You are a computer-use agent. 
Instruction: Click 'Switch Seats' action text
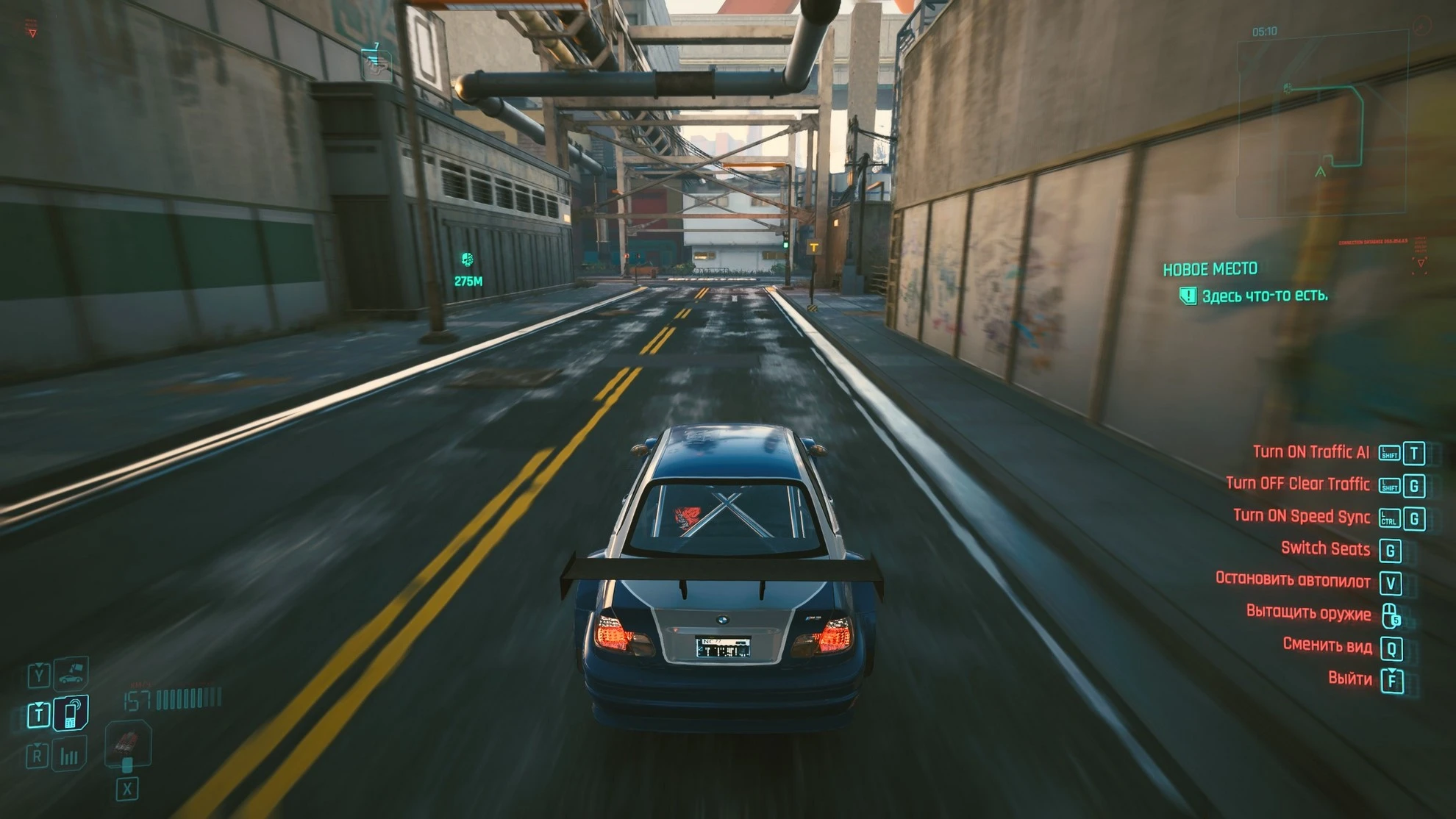point(1327,548)
